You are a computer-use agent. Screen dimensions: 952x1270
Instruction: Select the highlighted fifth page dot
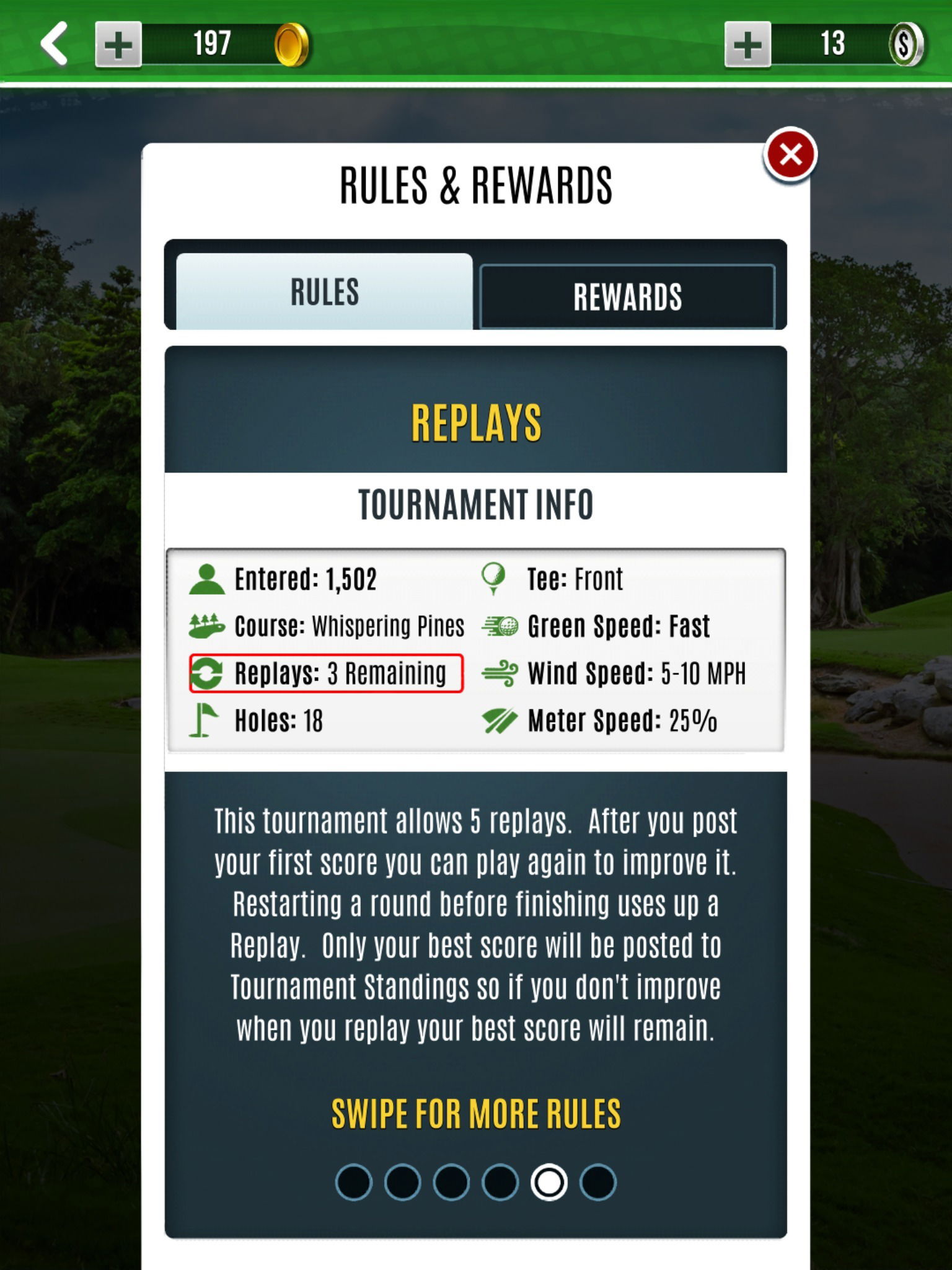pyautogui.click(x=549, y=1182)
